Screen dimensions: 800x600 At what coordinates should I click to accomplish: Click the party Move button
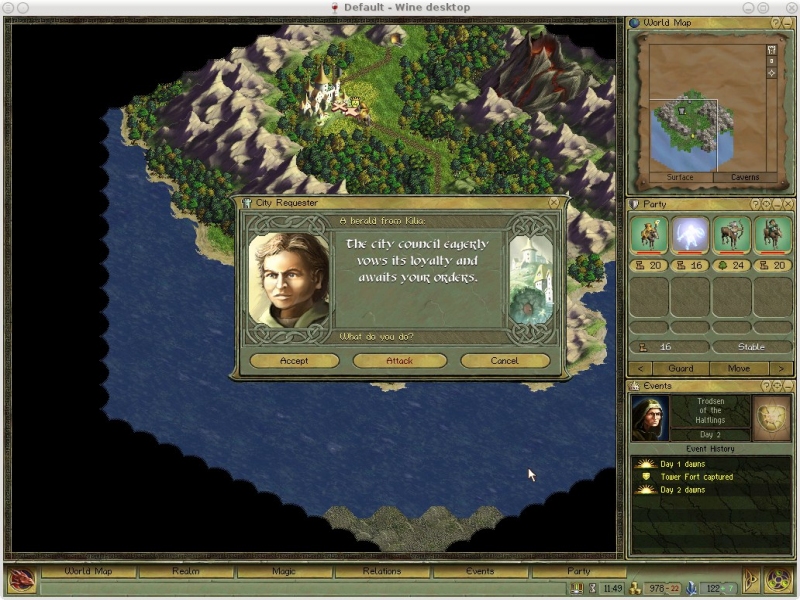tap(739, 368)
